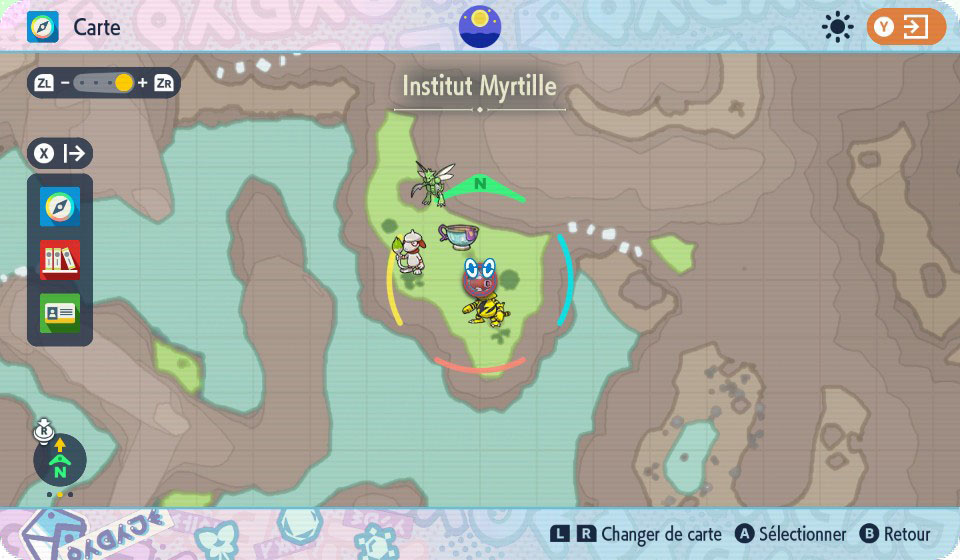Click the Carte map icon in header
This screenshot has width=960, height=560.
pos(42,26)
